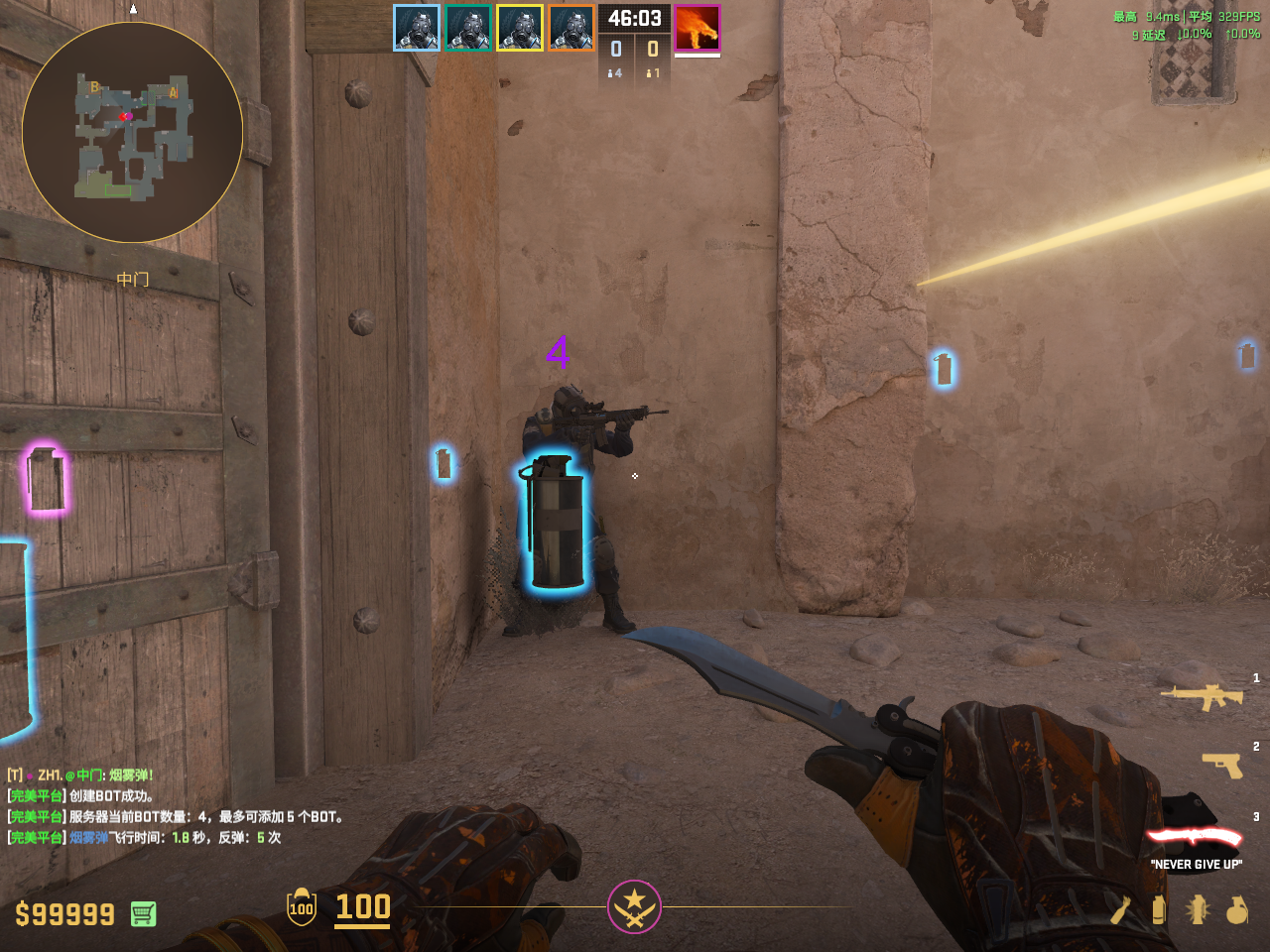Select the smoke grenade canister icon
1270x952 pixels.
(x=1158, y=909)
